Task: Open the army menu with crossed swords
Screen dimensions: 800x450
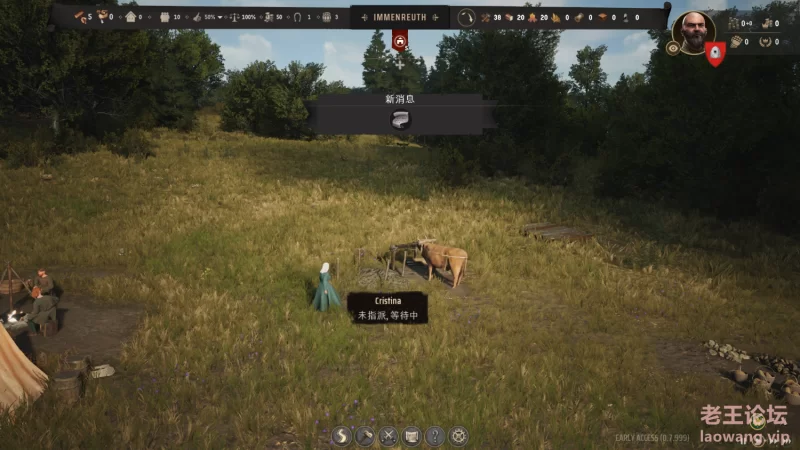Action: 388,436
